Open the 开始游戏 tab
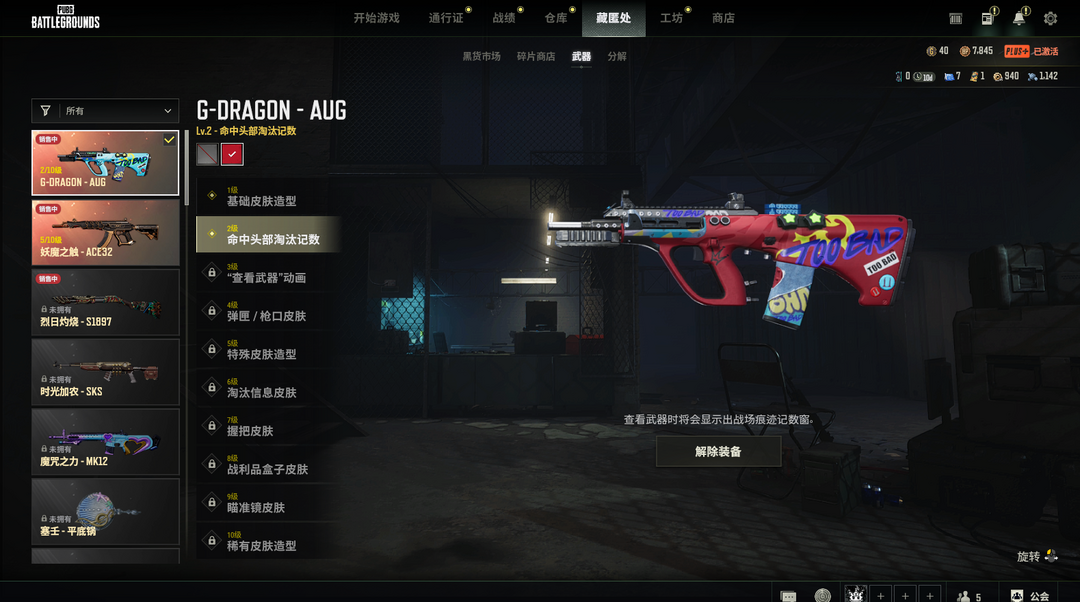 (376, 18)
